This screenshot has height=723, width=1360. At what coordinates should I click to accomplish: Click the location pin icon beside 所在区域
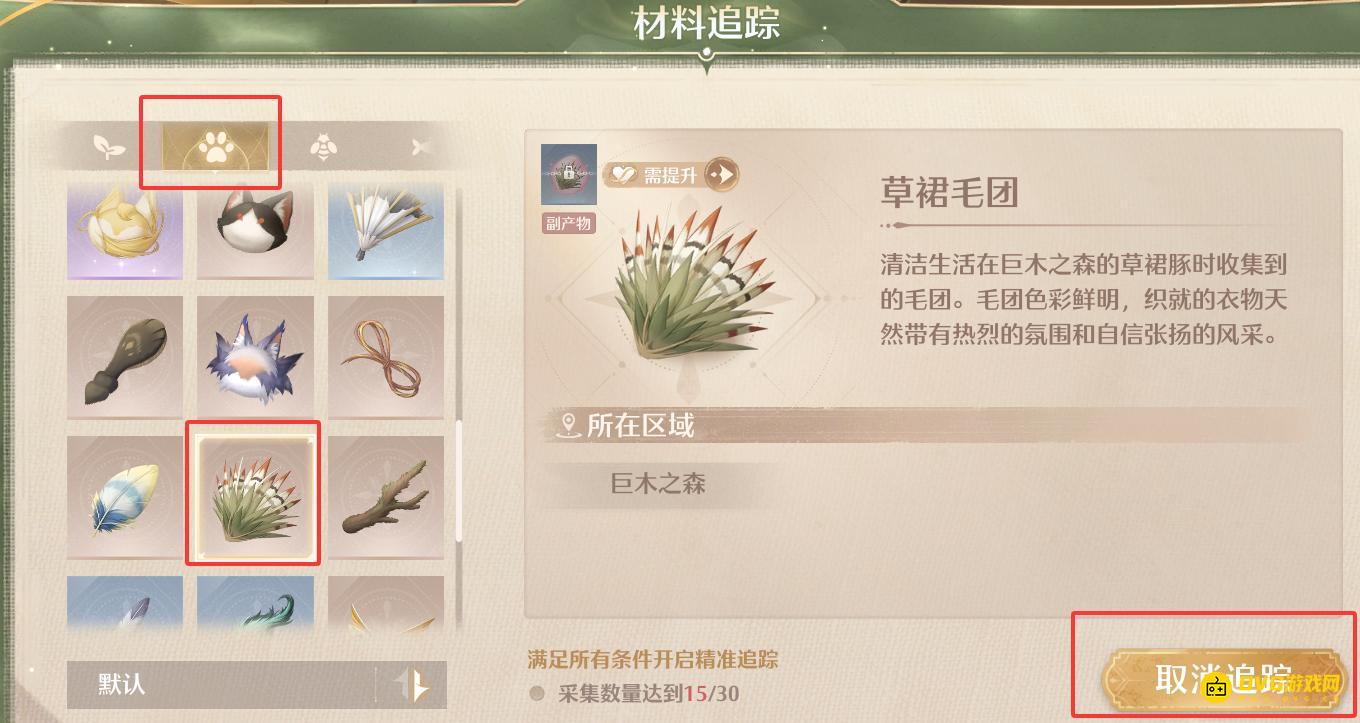point(566,426)
